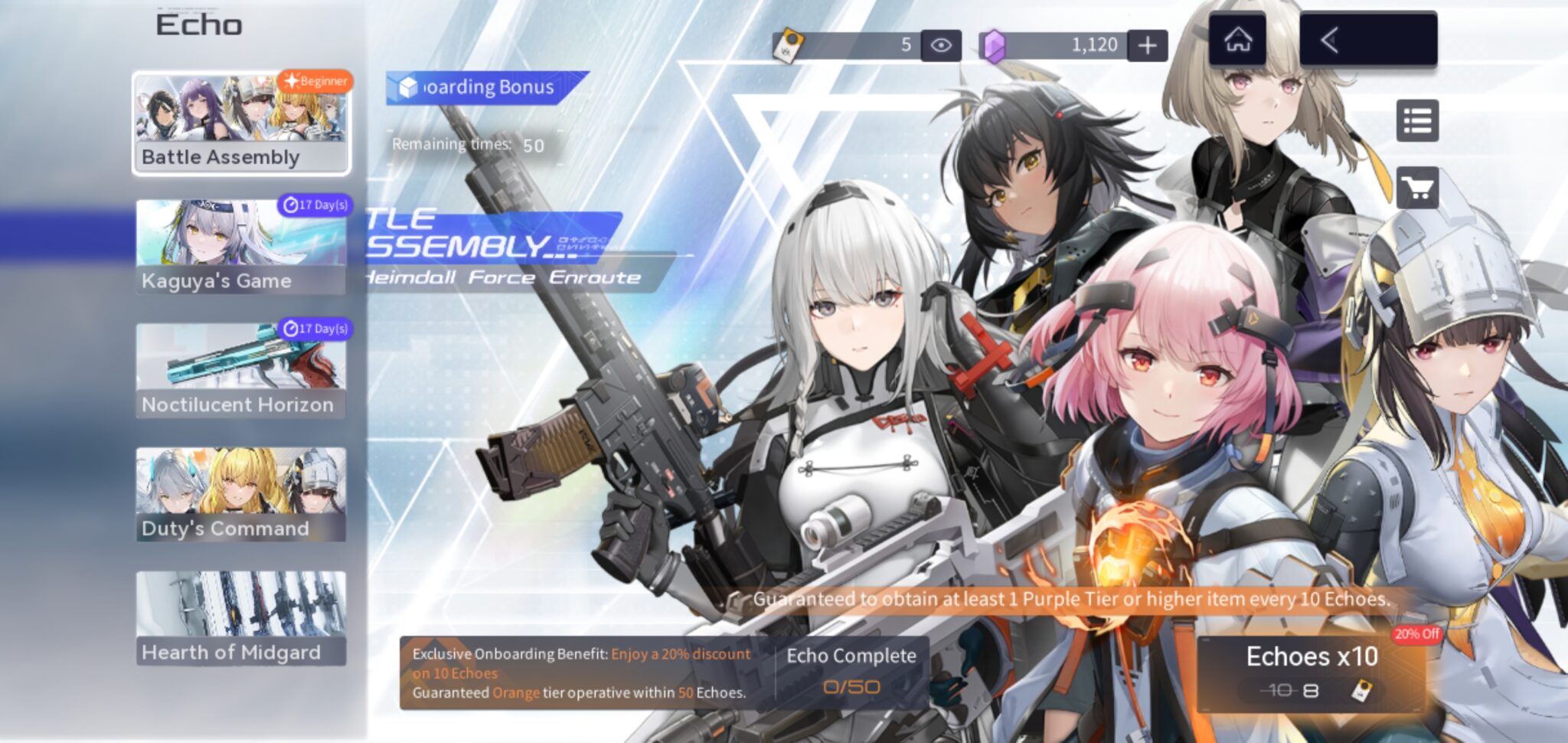This screenshot has width=1568, height=743.
Task: View the Echo Complete 0/50 progress panel
Action: [x=851, y=672]
